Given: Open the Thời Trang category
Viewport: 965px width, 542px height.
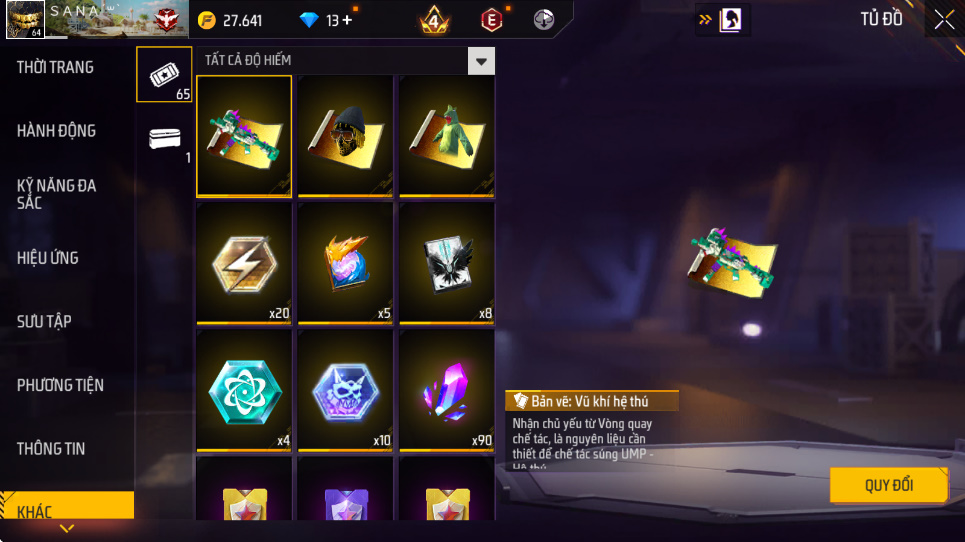Looking at the screenshot, I should (56, 67).
